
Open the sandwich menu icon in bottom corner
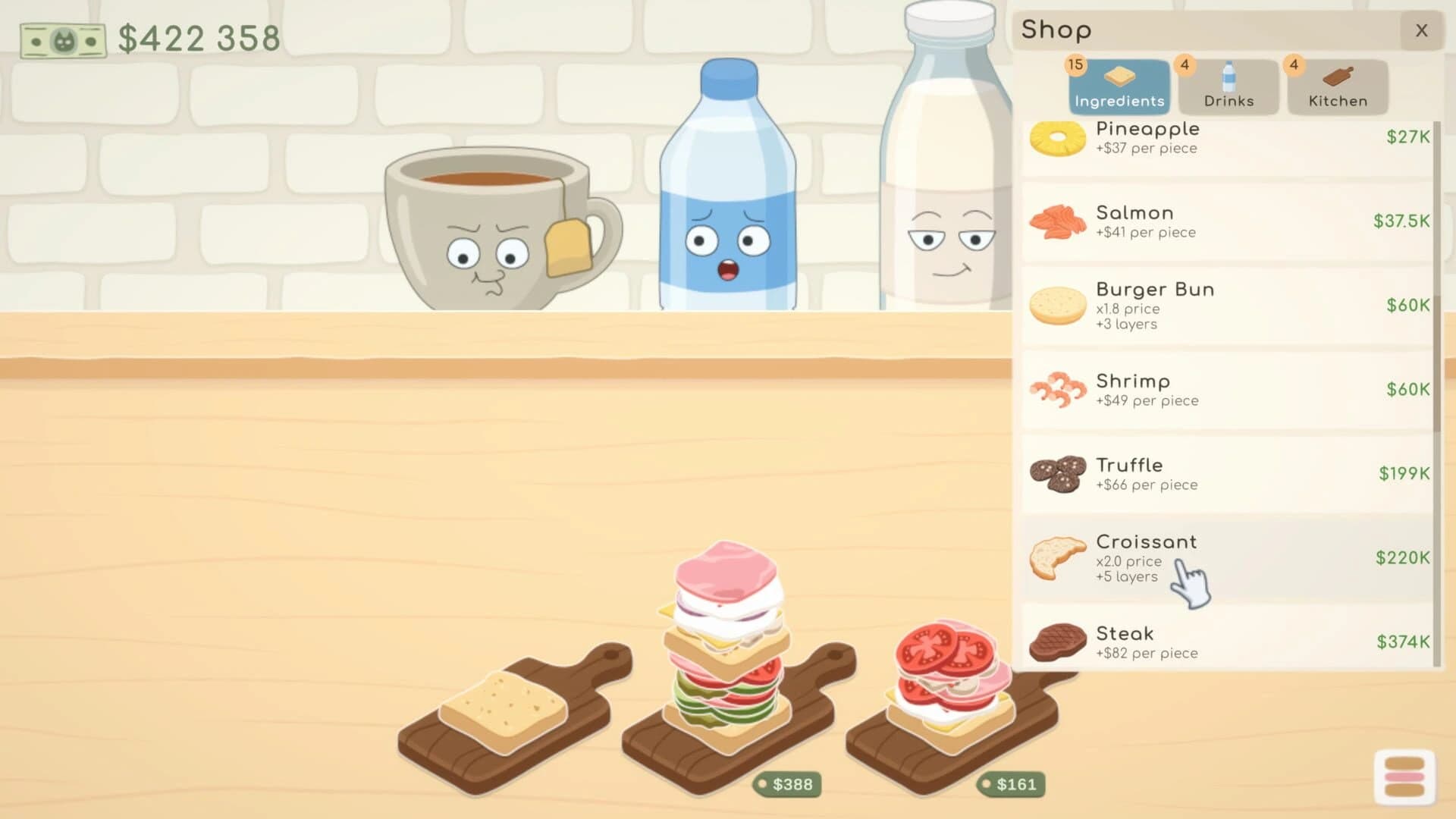(1406, 775)
